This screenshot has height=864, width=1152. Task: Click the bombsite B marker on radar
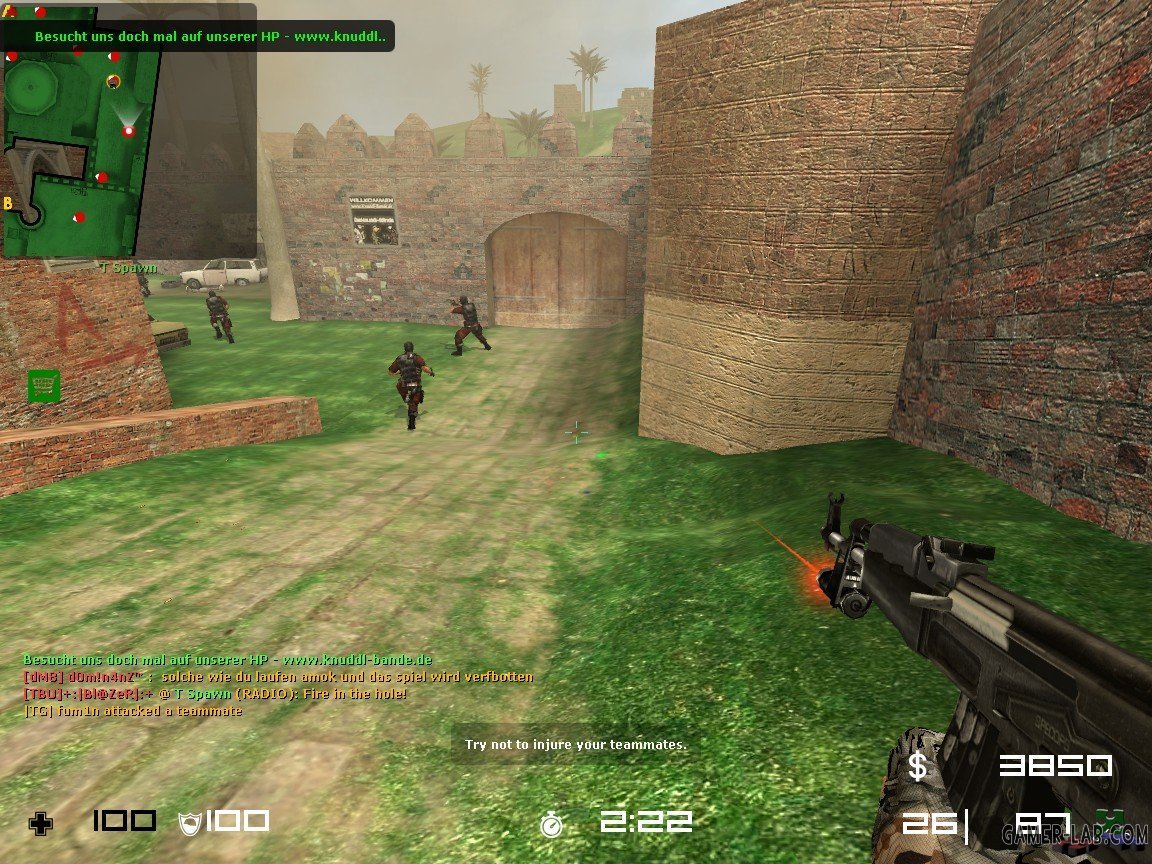pyautogui.click(x=9, y=203)
